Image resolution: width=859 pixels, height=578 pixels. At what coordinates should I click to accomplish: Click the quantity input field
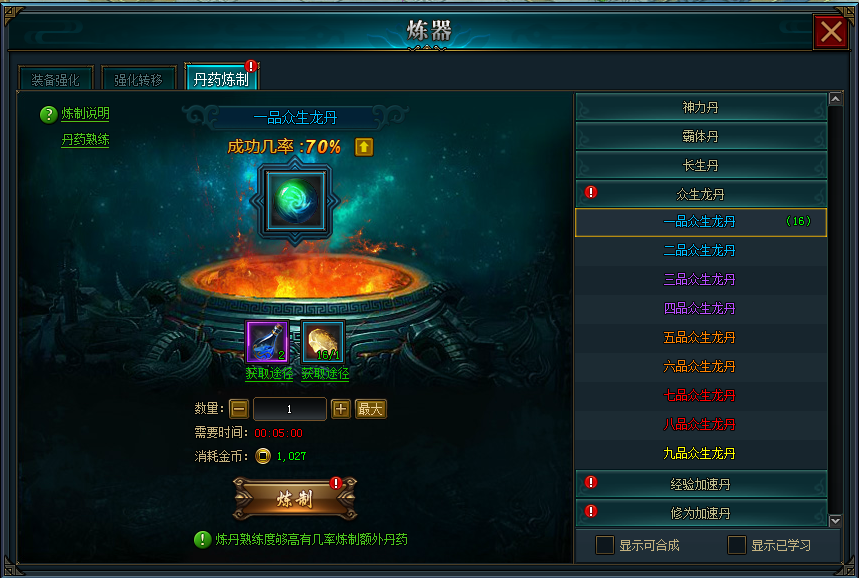coord(290,409)
